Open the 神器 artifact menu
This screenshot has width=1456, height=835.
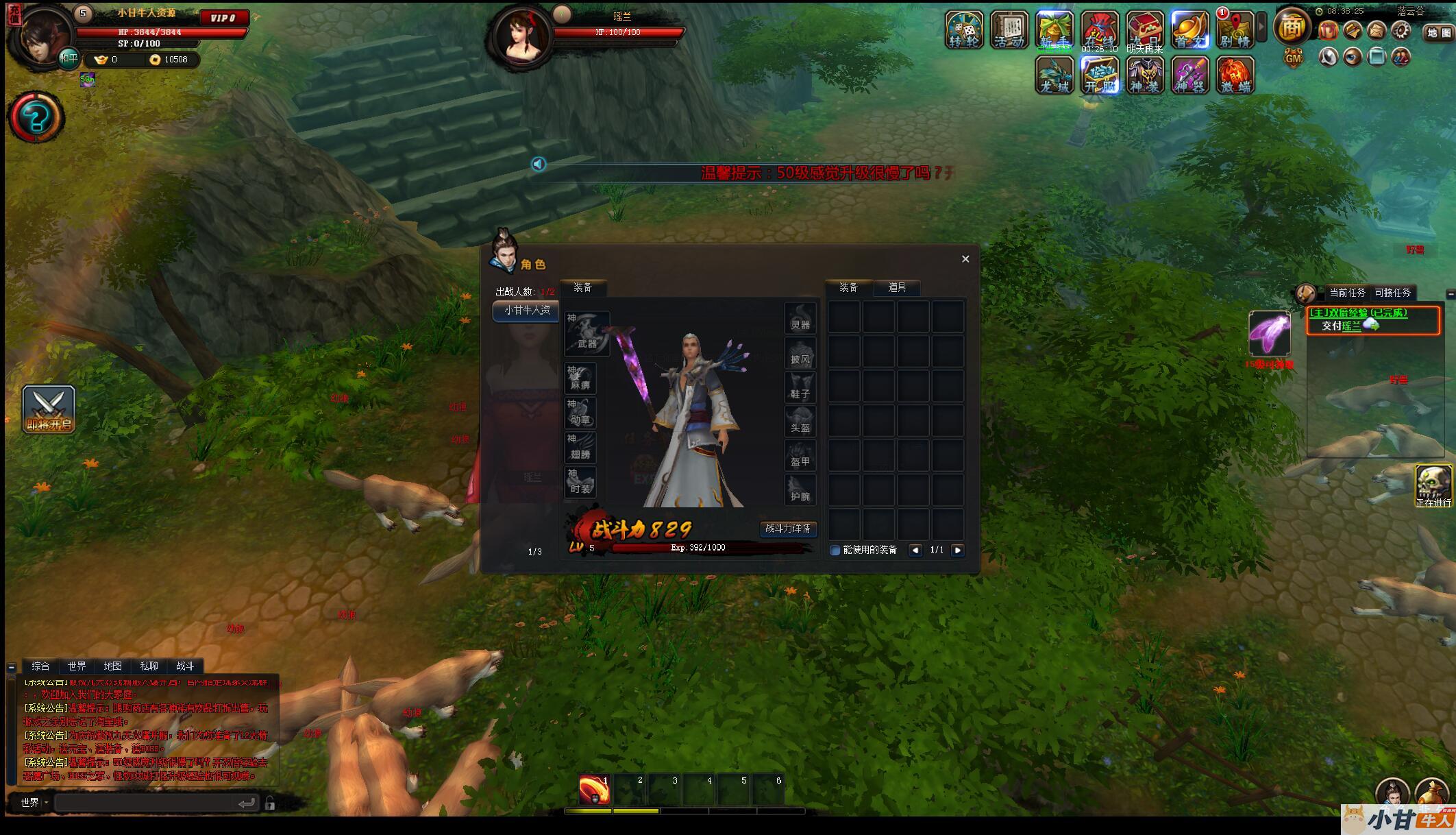(1189, 75)
